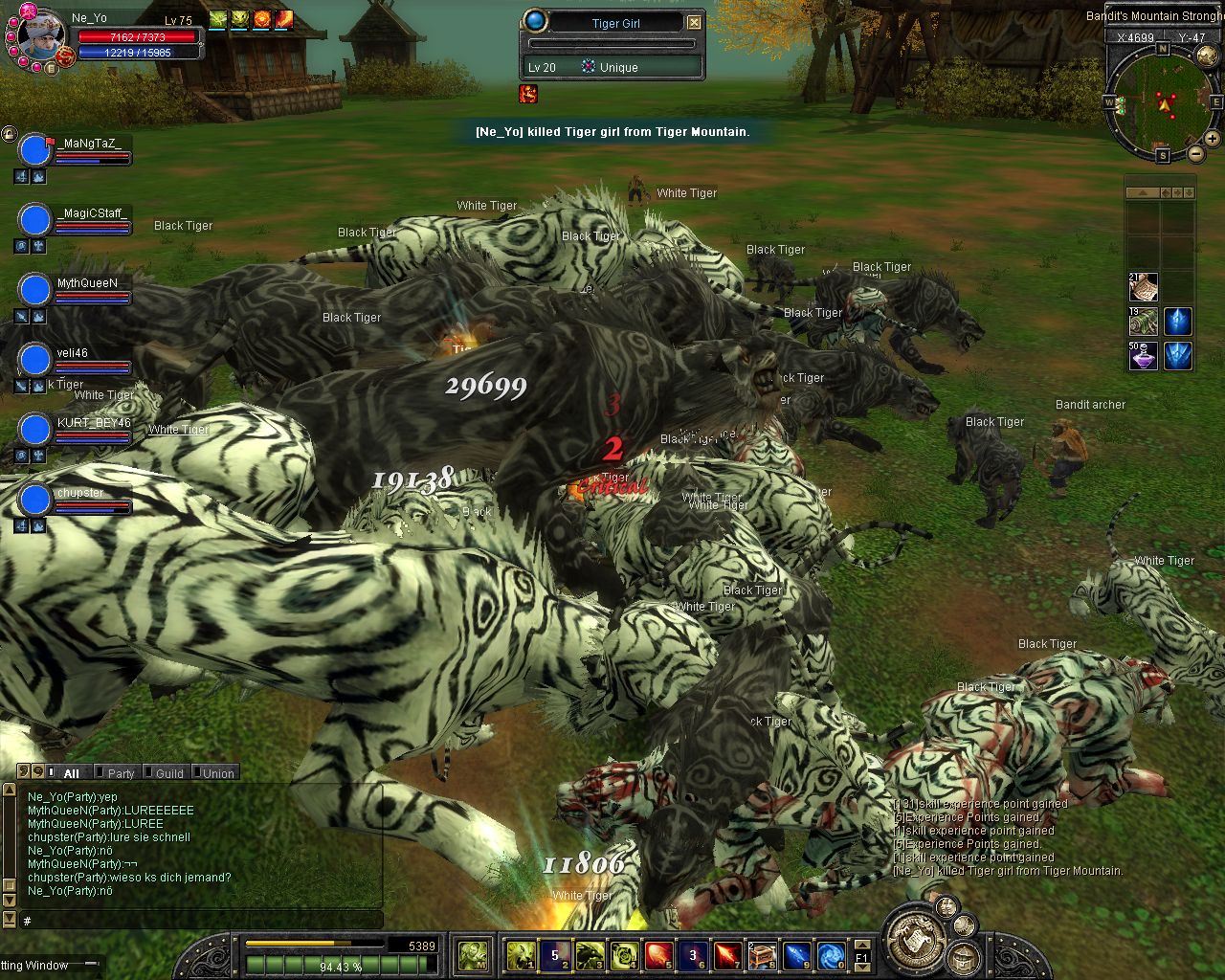
Task: Activate the lion roar skill in slot 1
Action: 520,955
